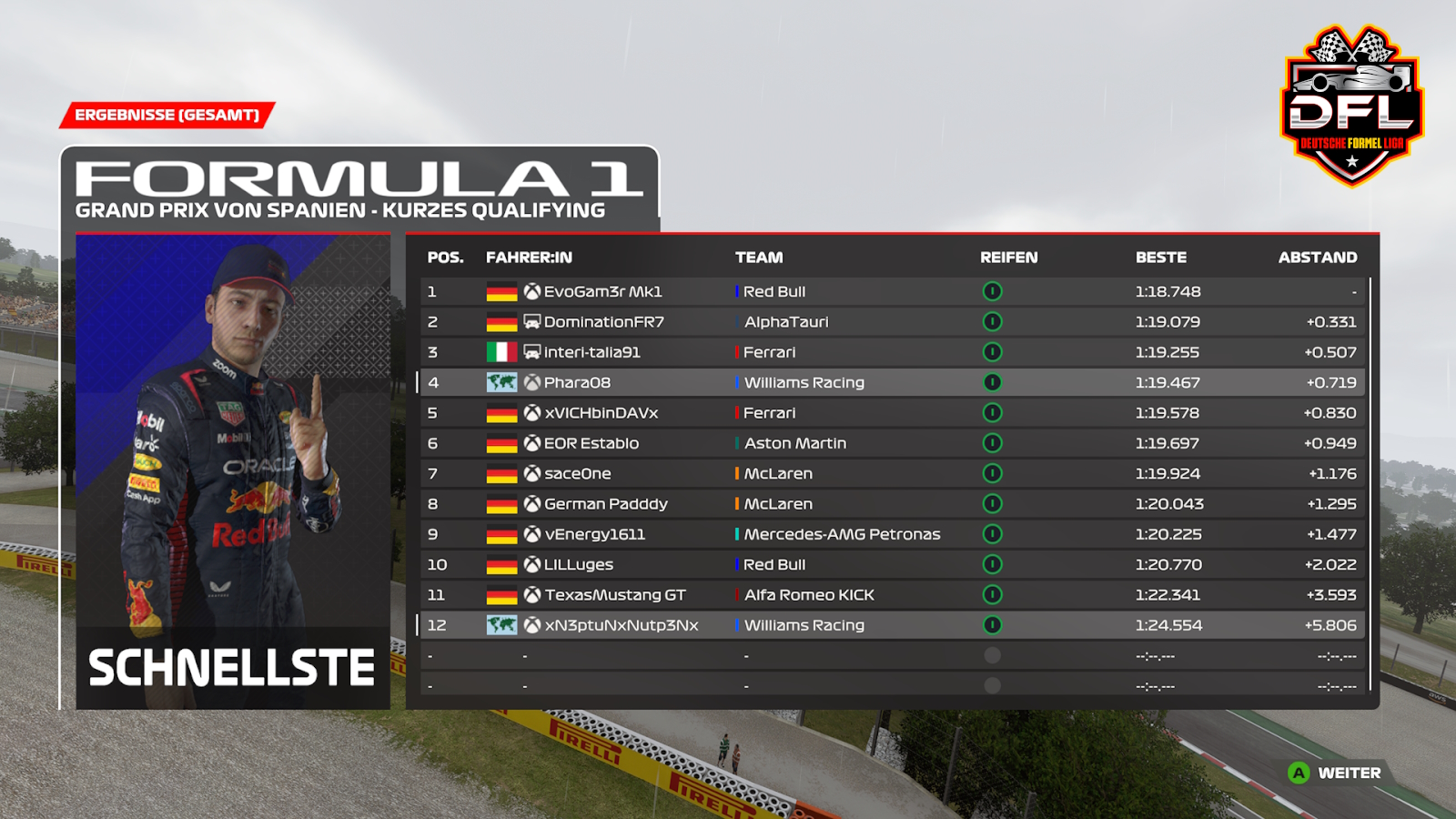Select saceOne's McLaren row
The height and width of the screenshot is (819, 1456).
[892, 473]
